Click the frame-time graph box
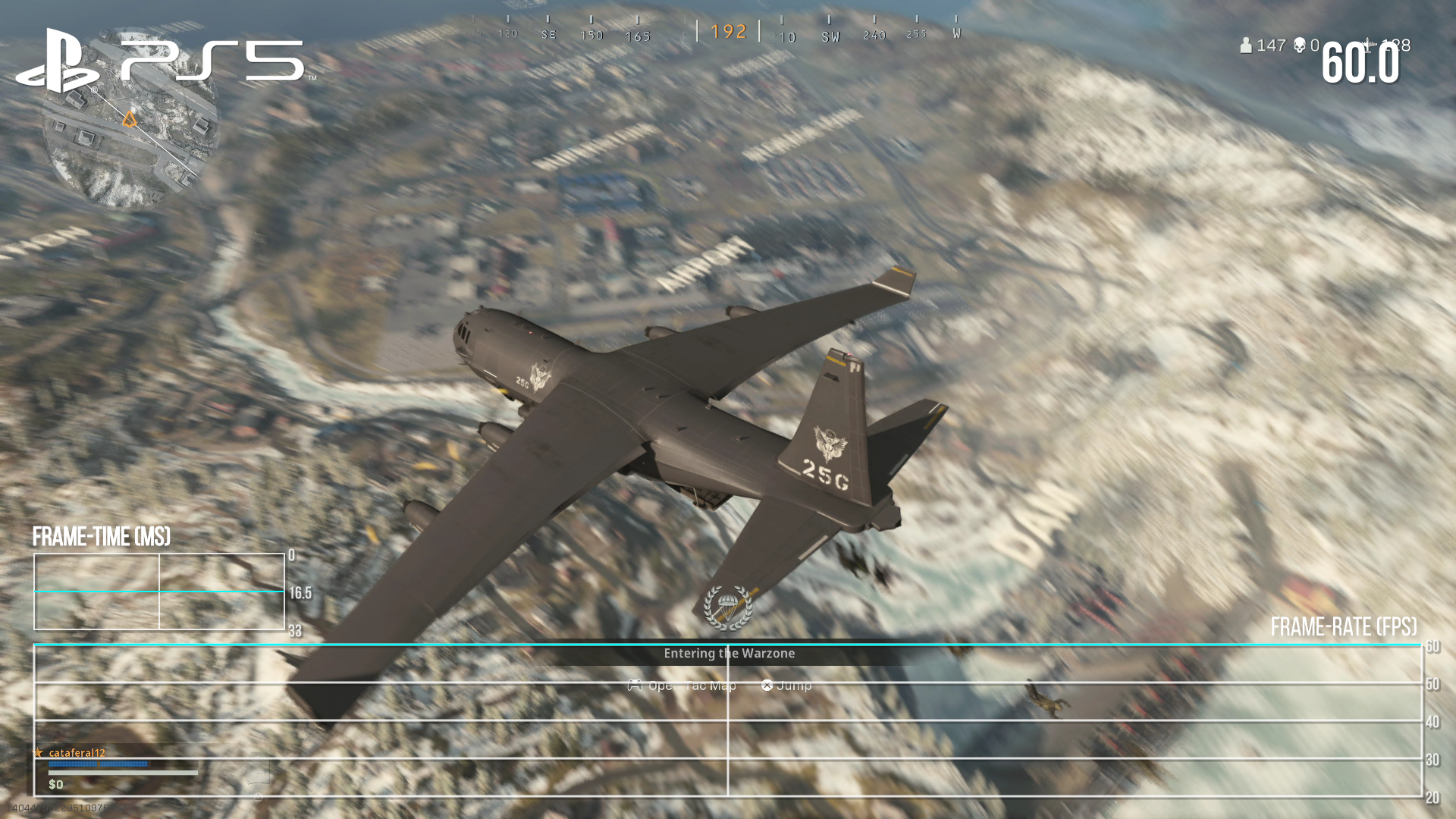 tap(159, 591)
